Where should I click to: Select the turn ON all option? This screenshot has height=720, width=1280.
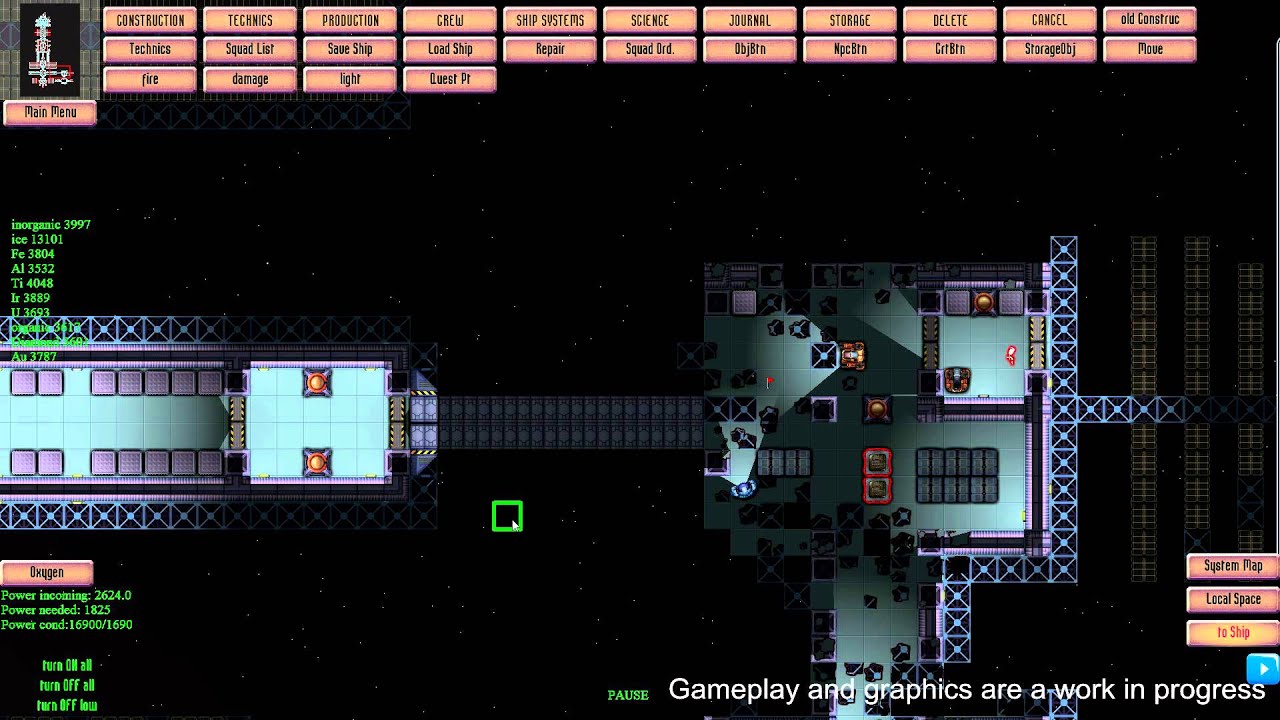pyautogui.click(x=67, y=665)
